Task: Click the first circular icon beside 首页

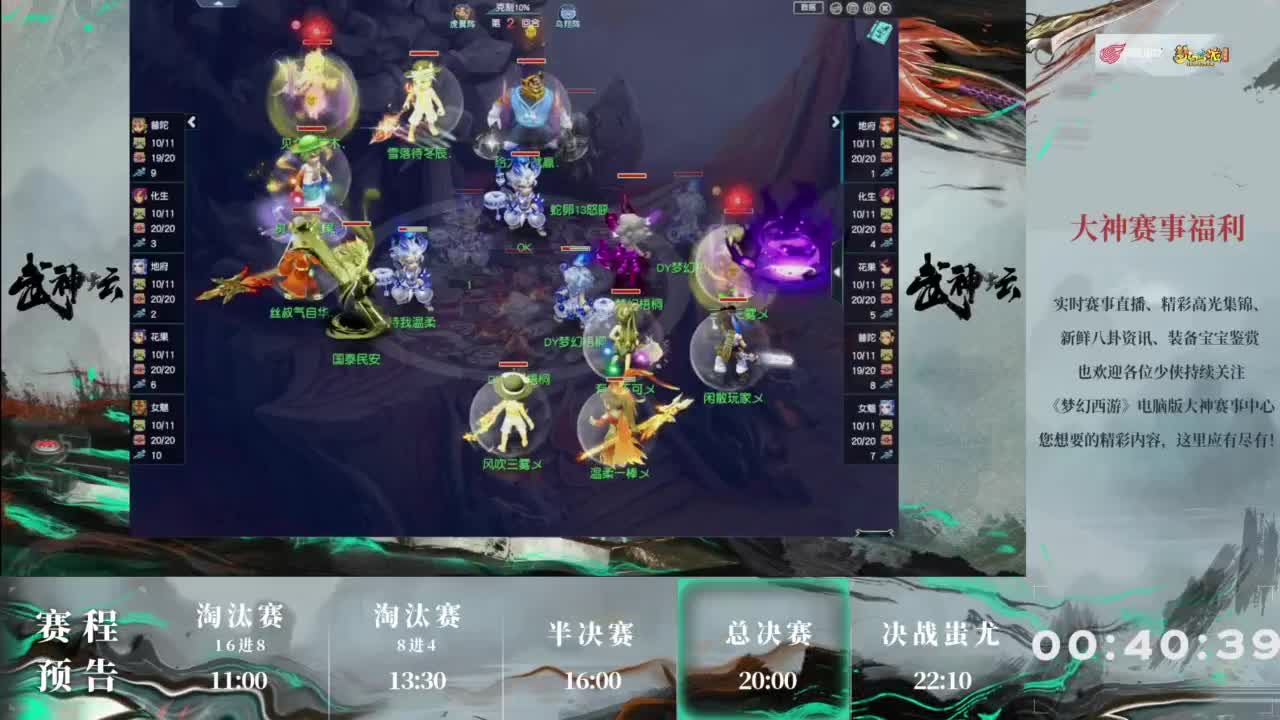Action: click(x=835, y=8)
